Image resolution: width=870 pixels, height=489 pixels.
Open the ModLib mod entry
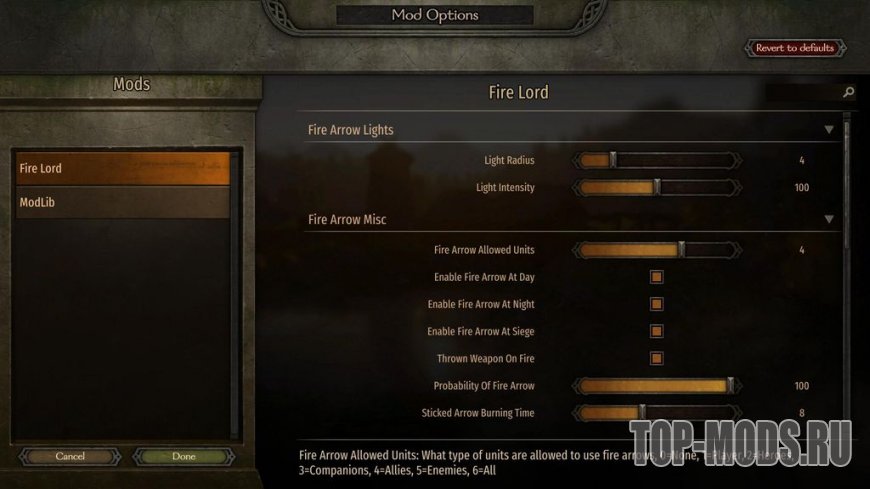(122, 203)
